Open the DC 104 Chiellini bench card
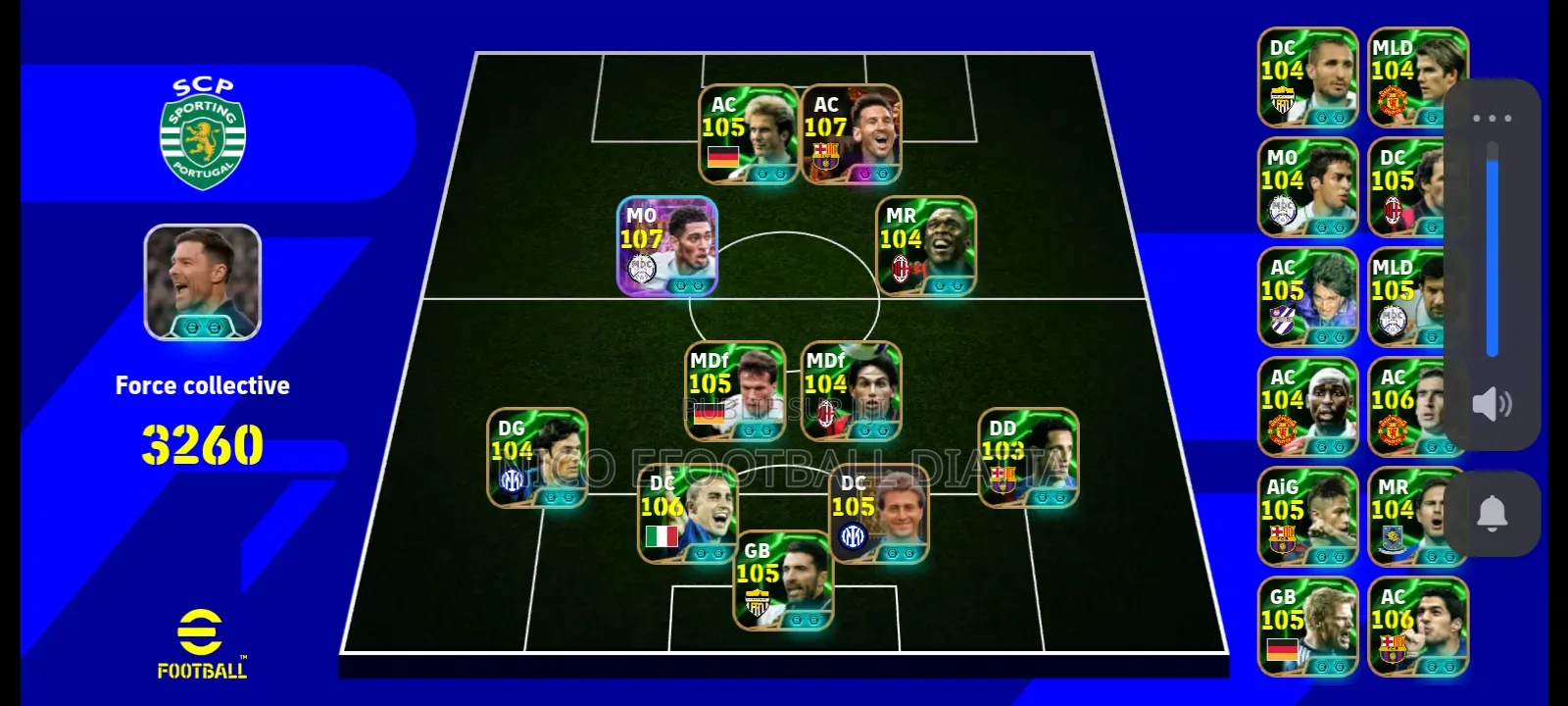1568x706 pixels. click(1306, 77)
